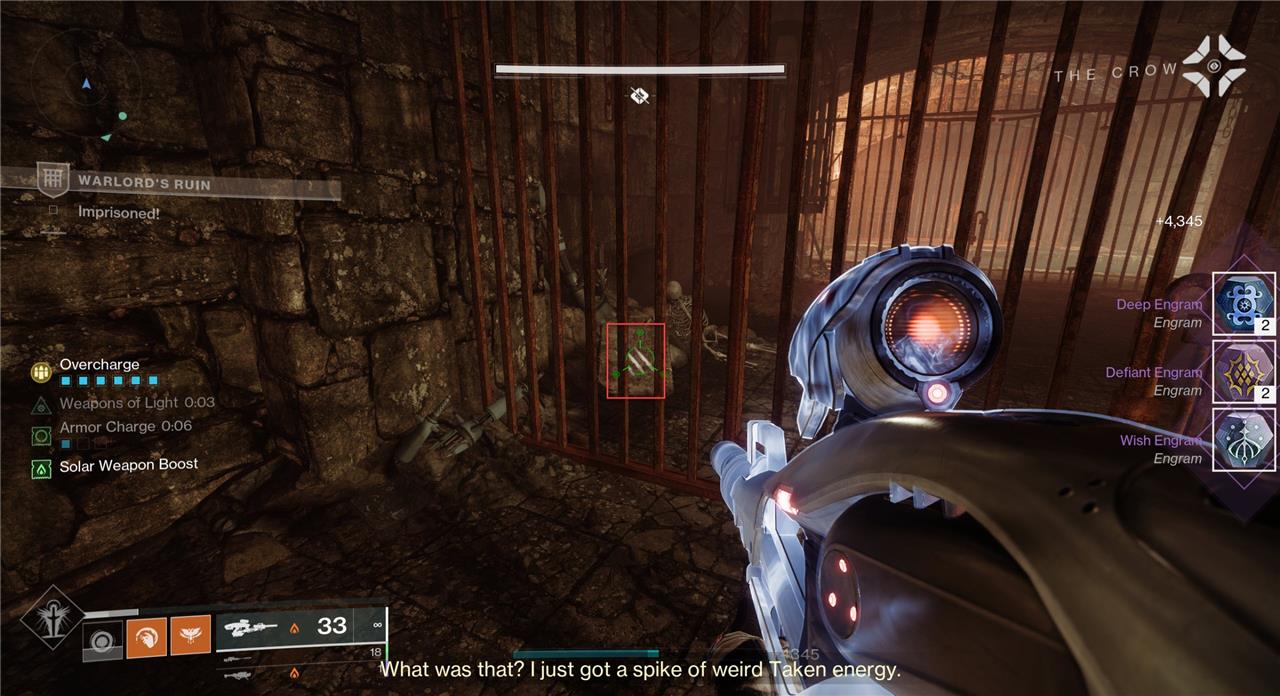The image size is (1280, 696).
Task: Open the Wish Engram loot icon
Action: 1244,440
